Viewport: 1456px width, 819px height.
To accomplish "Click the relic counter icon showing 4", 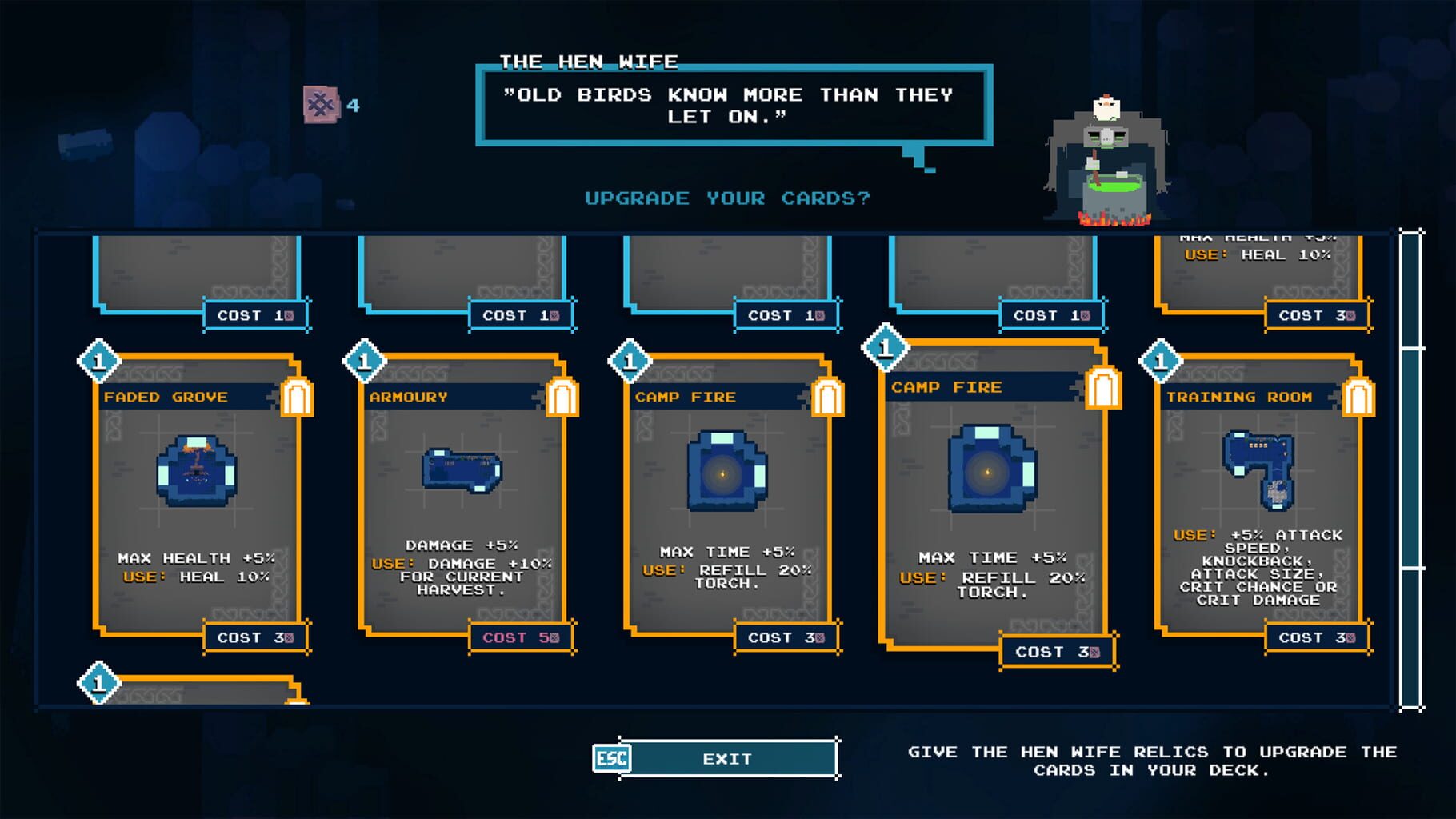I will [x=323, y=106].
